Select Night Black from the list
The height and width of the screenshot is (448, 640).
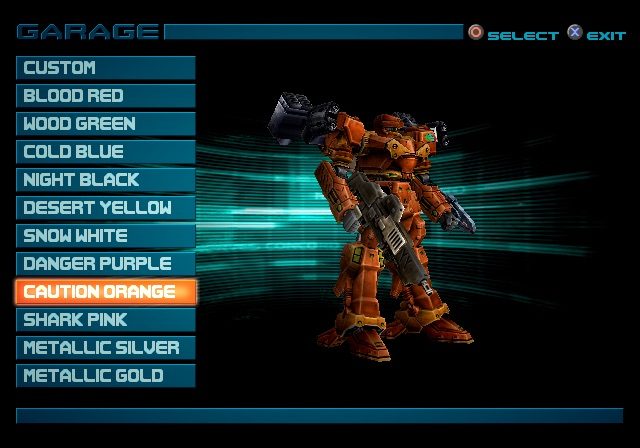pyautogui.click(x=105, y=180)
